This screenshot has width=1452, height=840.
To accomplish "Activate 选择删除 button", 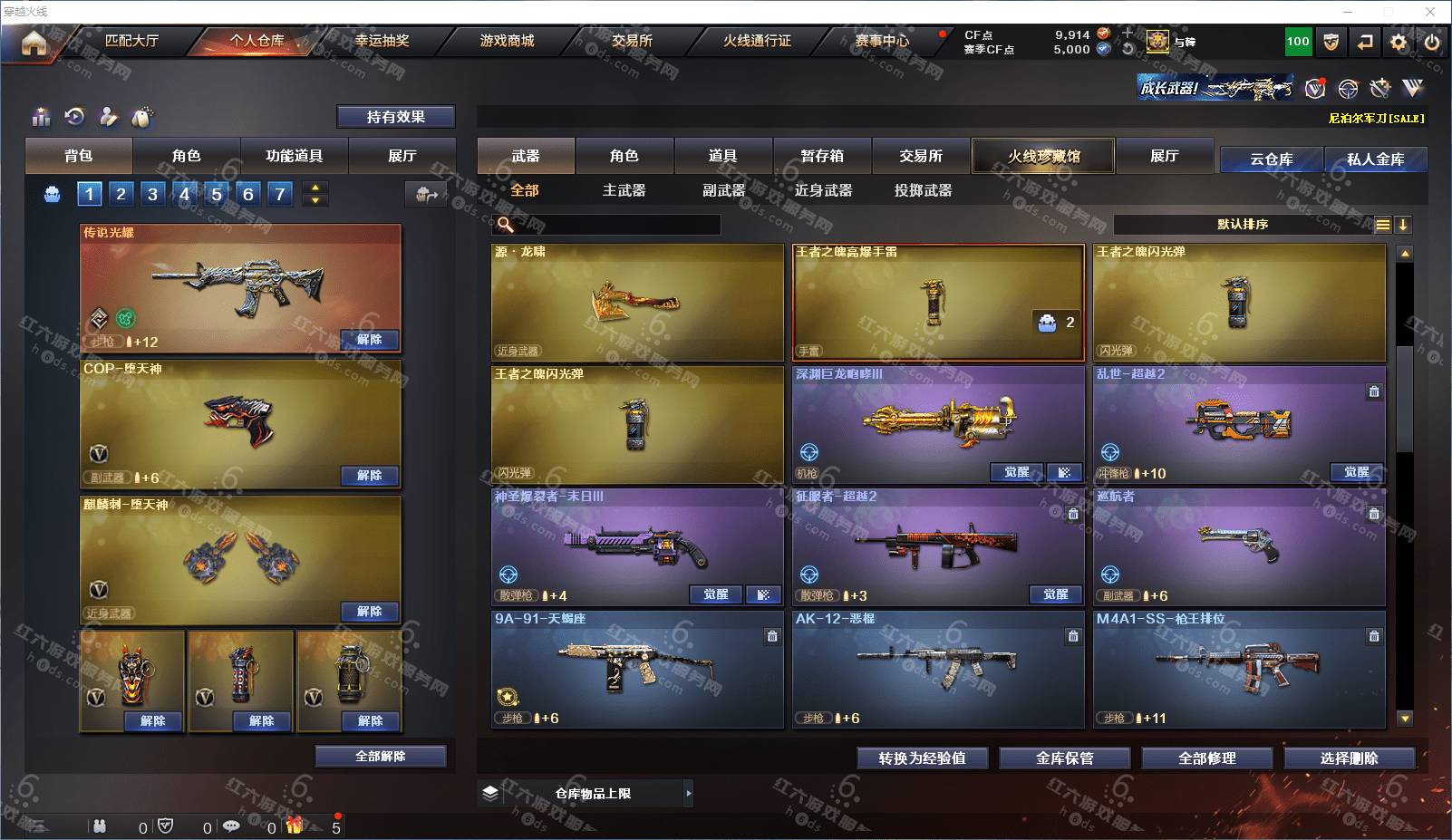I will (1350, 758).
